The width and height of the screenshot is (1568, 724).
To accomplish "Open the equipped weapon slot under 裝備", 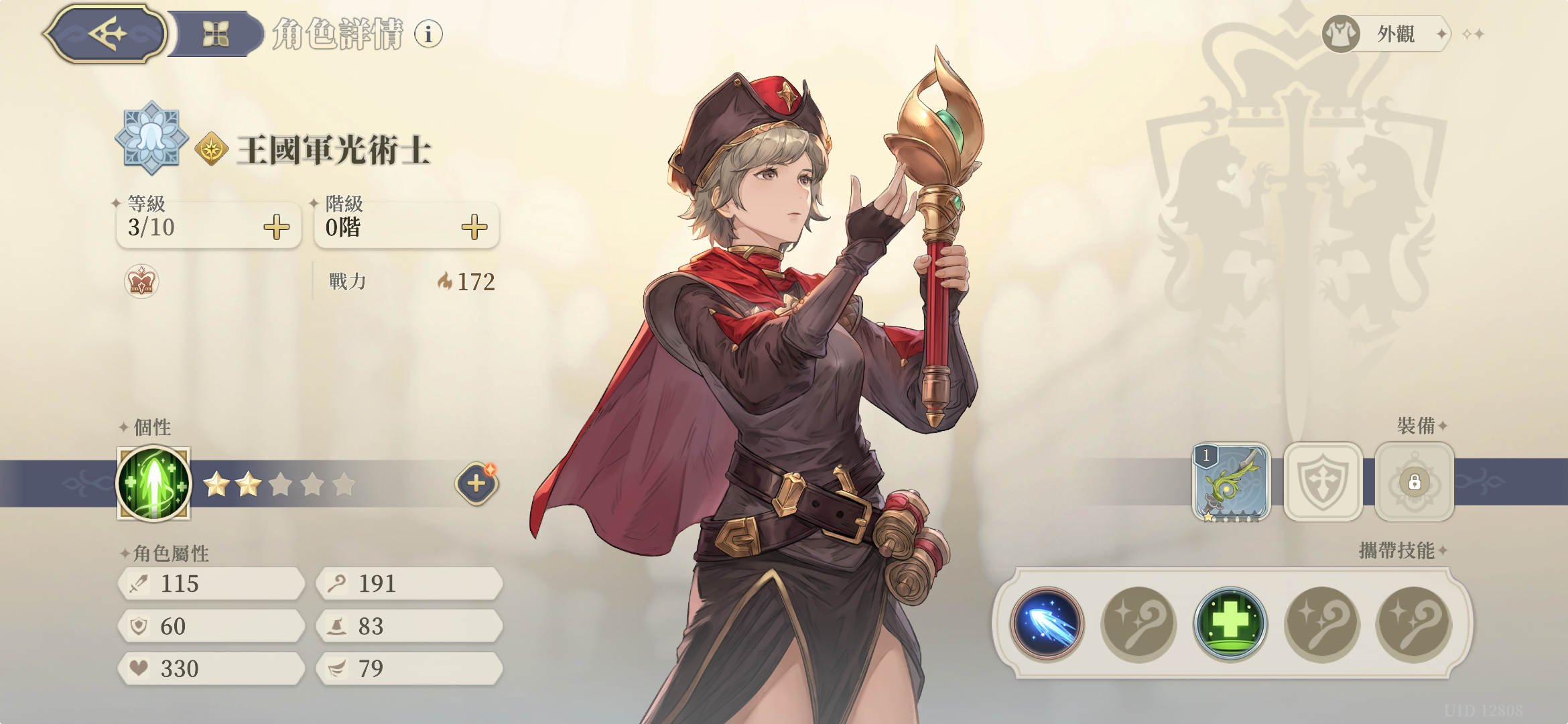I will [x=1232, y=483].
